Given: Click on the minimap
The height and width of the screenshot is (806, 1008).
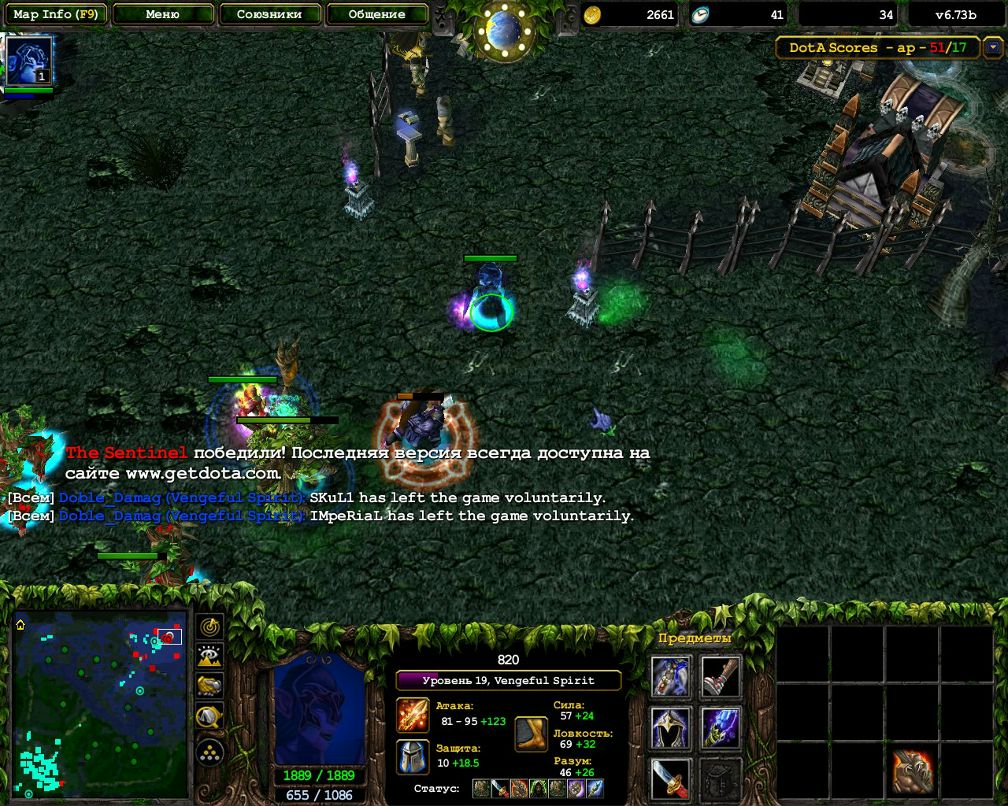Looking at the screenshot, I should 100,701.
